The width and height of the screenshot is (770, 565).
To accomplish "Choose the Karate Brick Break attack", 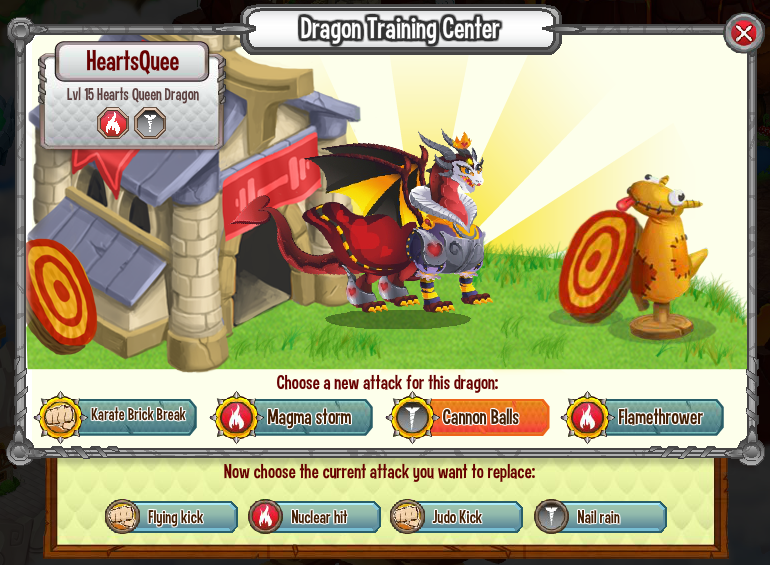I will click(120, 416).
